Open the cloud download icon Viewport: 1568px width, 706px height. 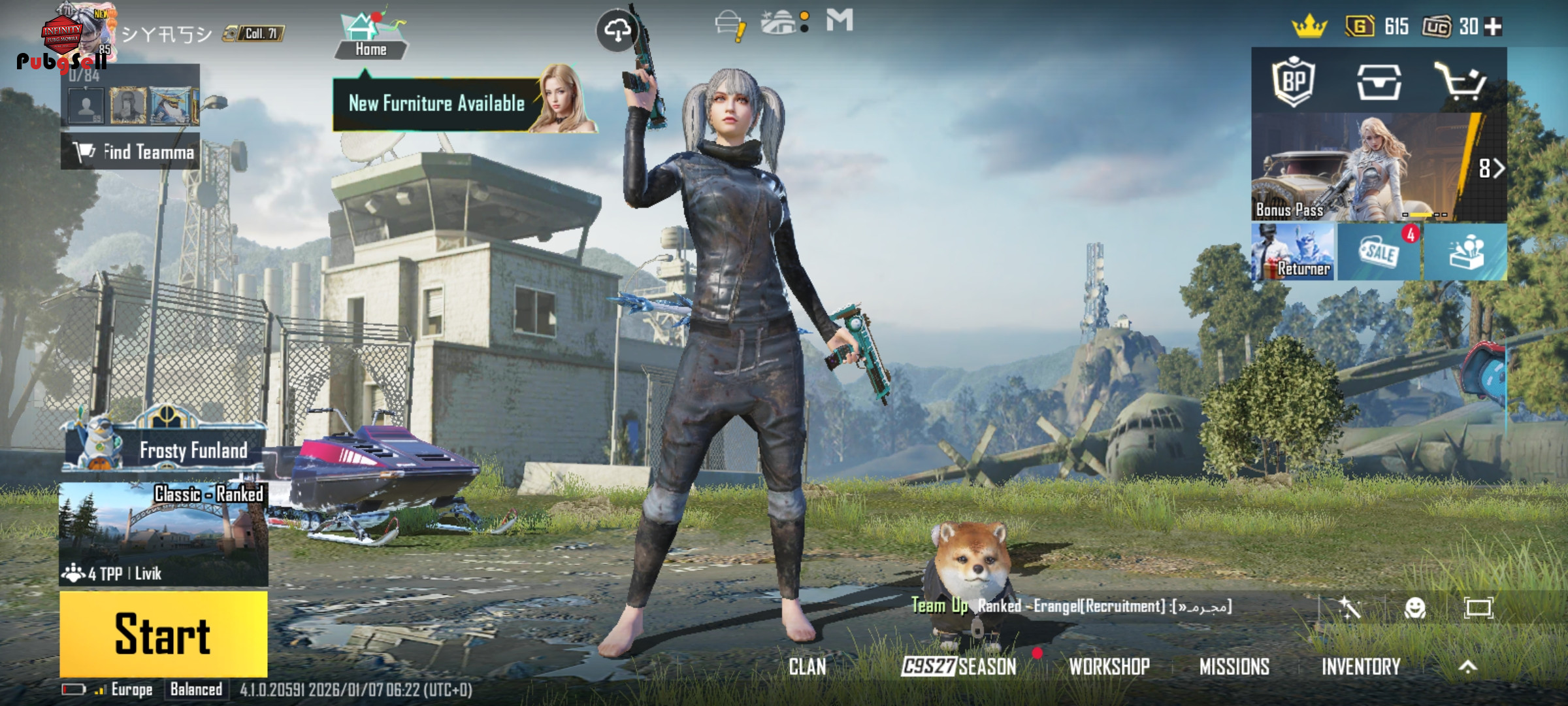click(x=617, y=29)
